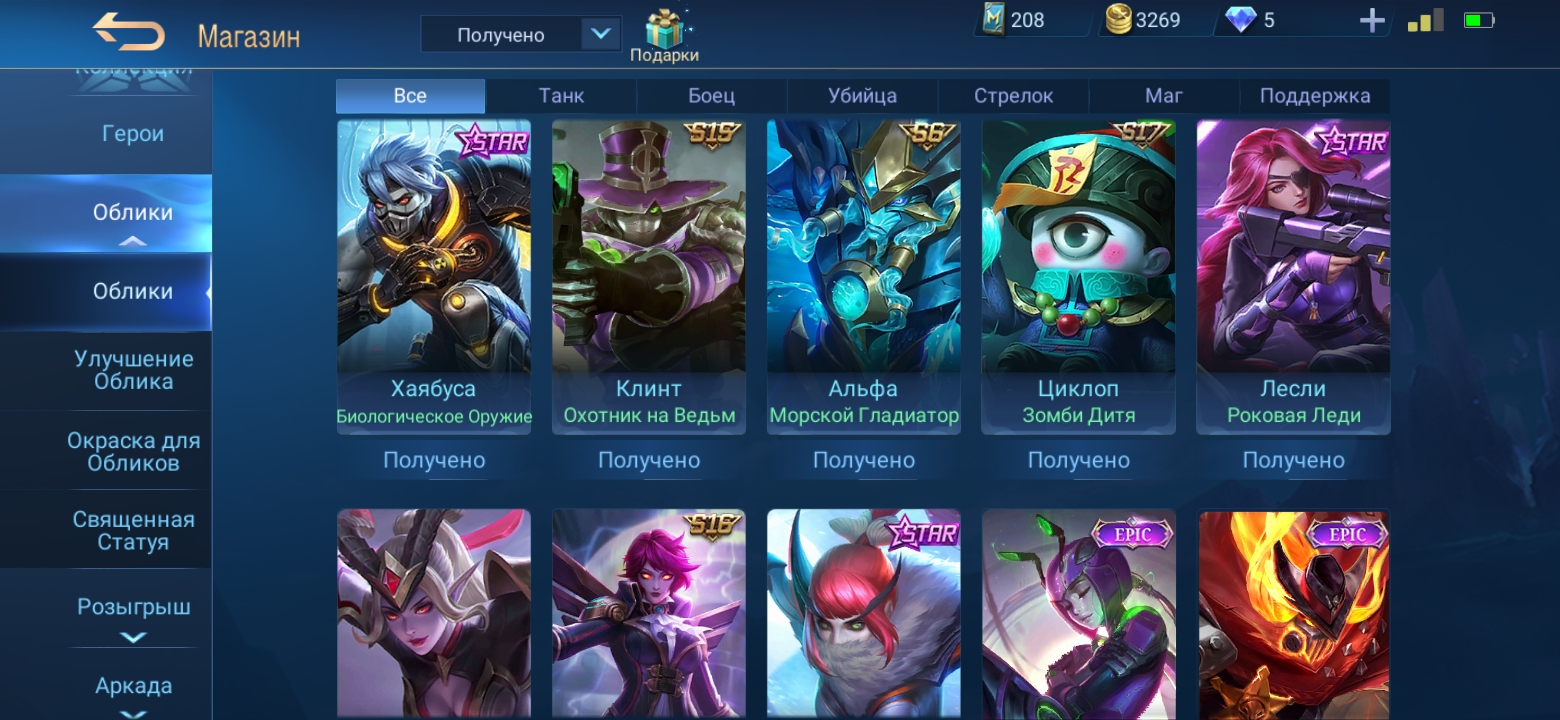Go to Окраска для Обликов
This screenshot has width=1560, height=720.
[133, 451]
